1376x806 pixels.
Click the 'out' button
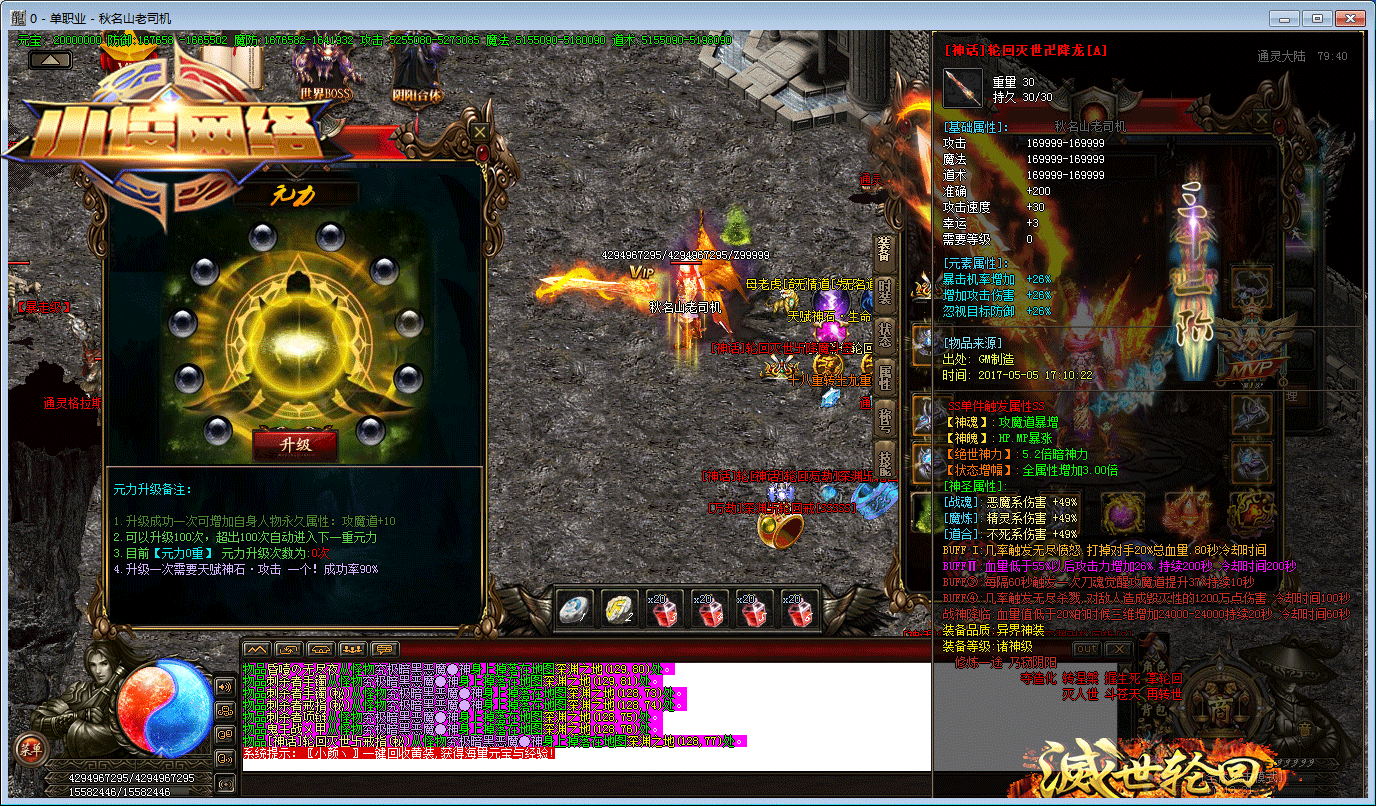tap(1086, 649)
